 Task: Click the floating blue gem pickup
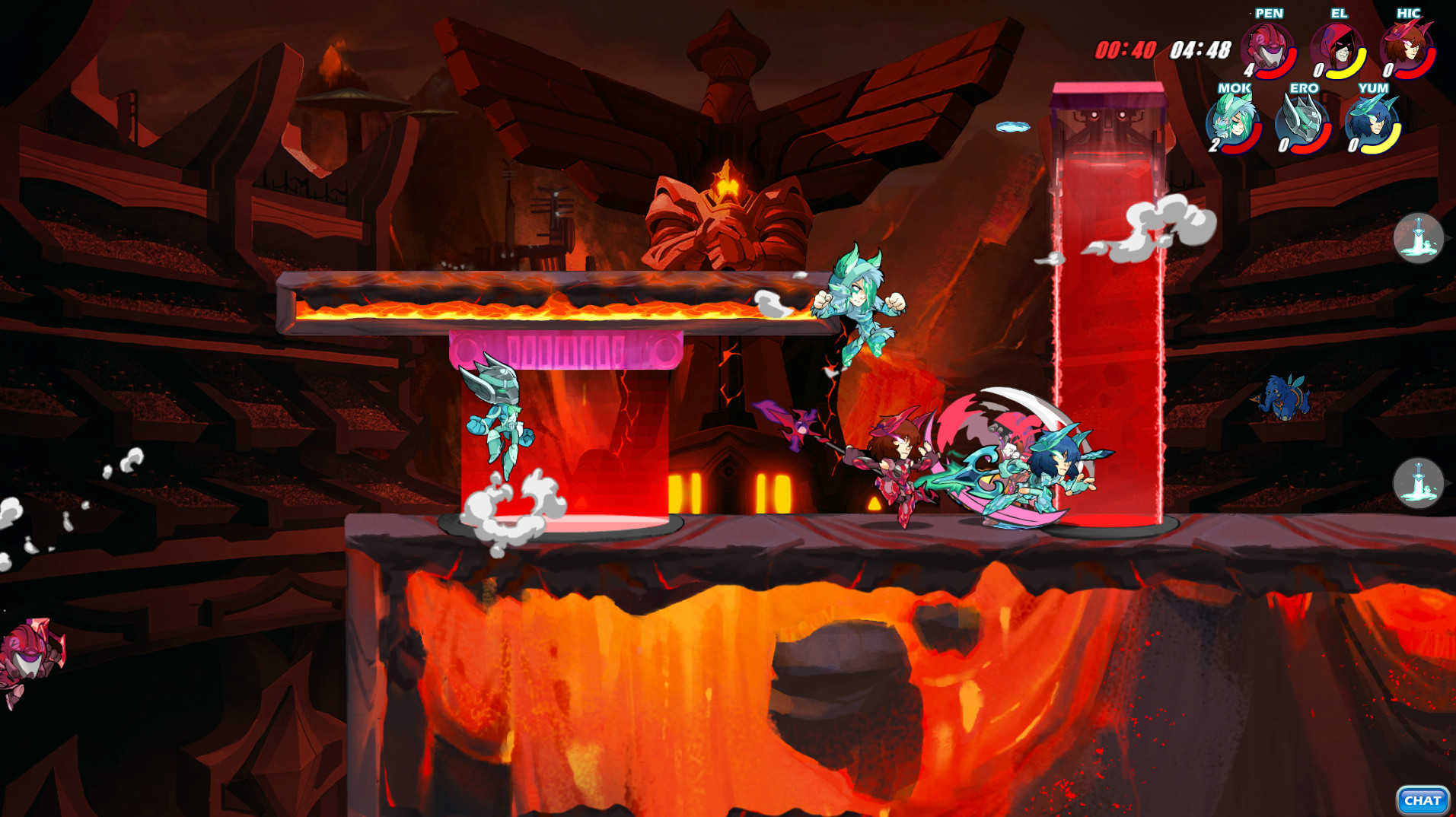point(1014,126)
